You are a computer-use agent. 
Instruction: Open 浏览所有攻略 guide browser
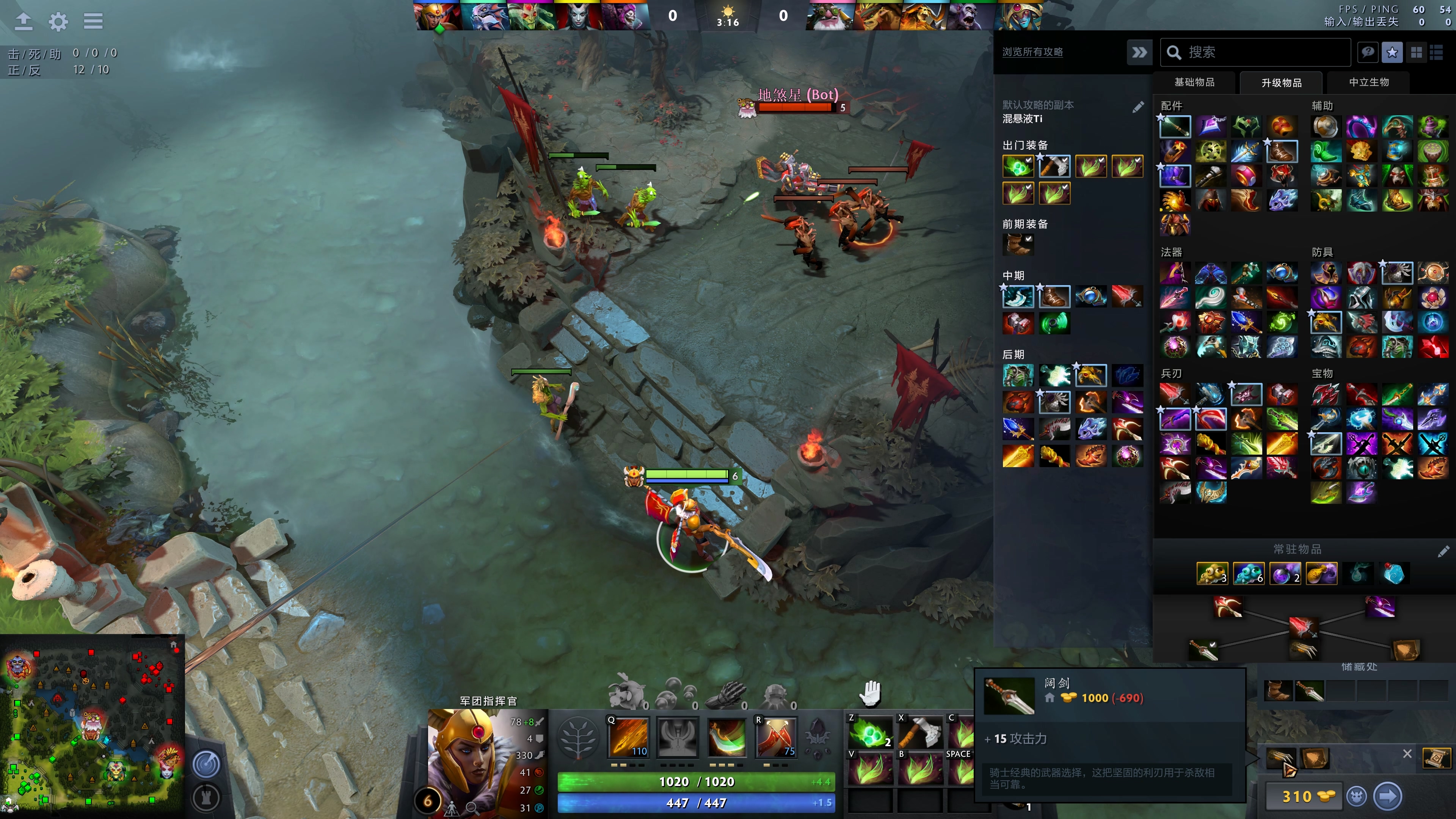[1032, 52]
